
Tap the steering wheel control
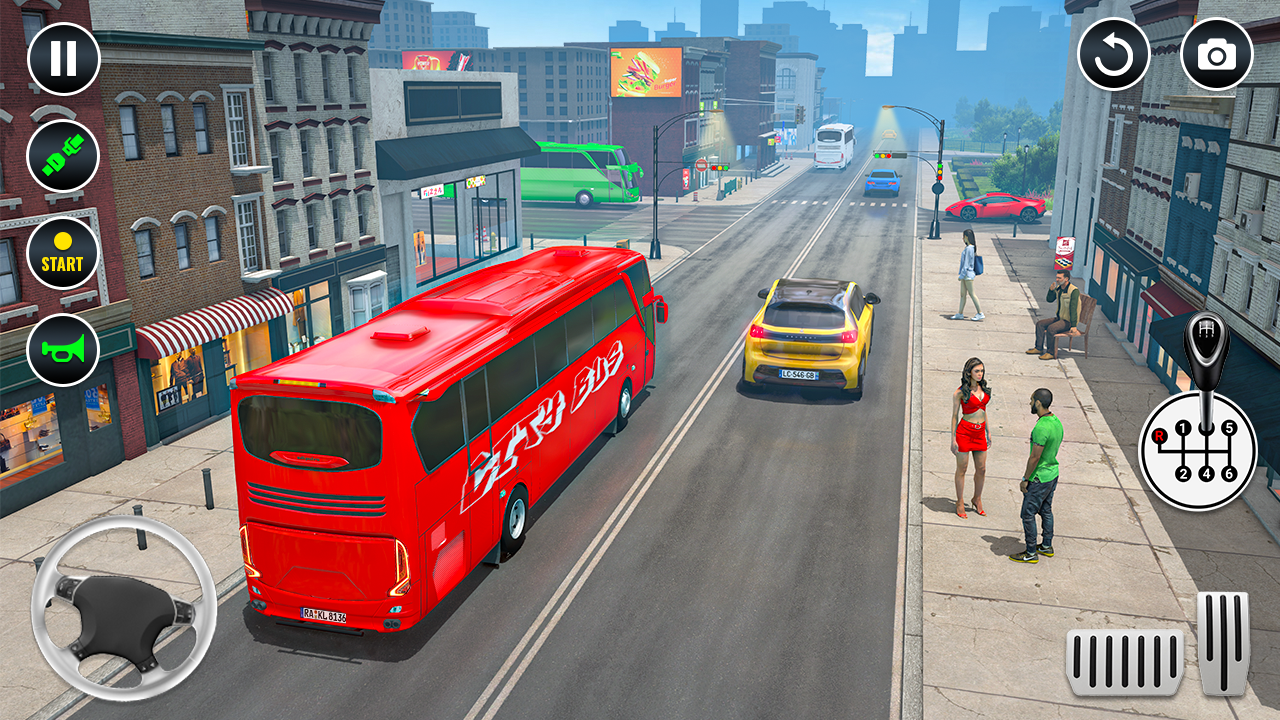point(122,612)
